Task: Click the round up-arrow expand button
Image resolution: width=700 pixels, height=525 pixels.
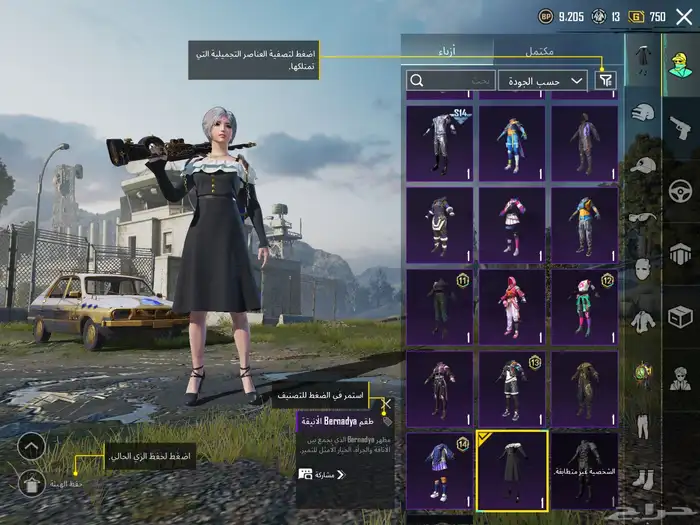Action: [x=31, y=446]
